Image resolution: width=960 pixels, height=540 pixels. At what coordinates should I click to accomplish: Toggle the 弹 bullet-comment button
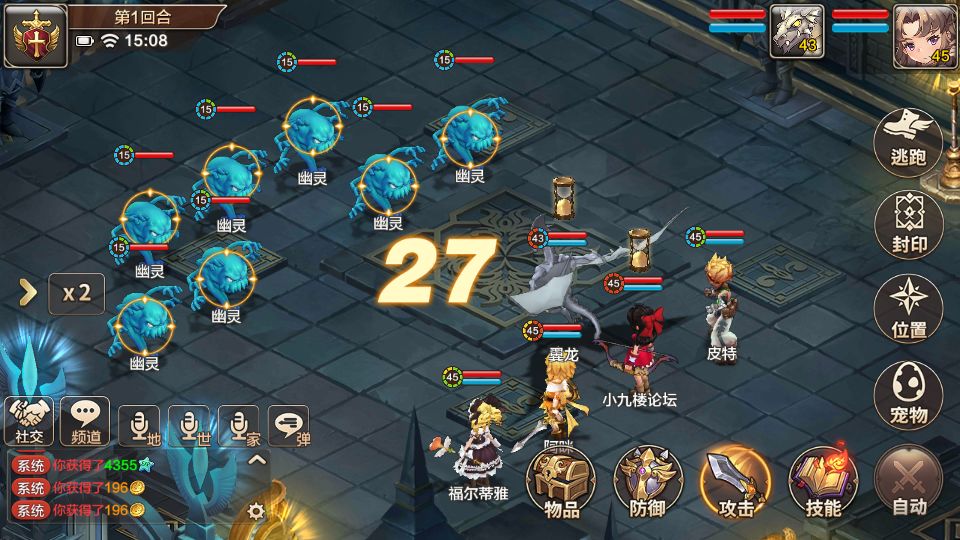(x=289, y=426)
